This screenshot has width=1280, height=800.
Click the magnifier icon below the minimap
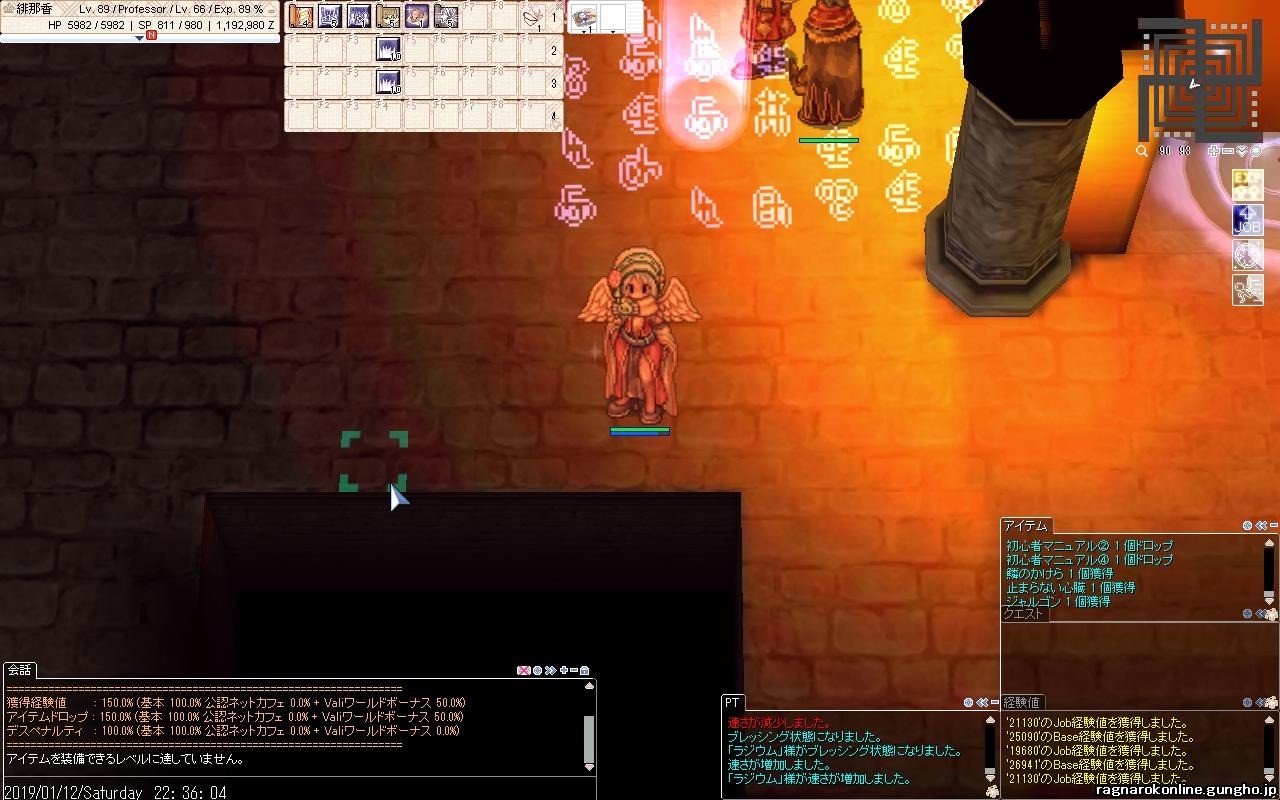coord(1142,151)
